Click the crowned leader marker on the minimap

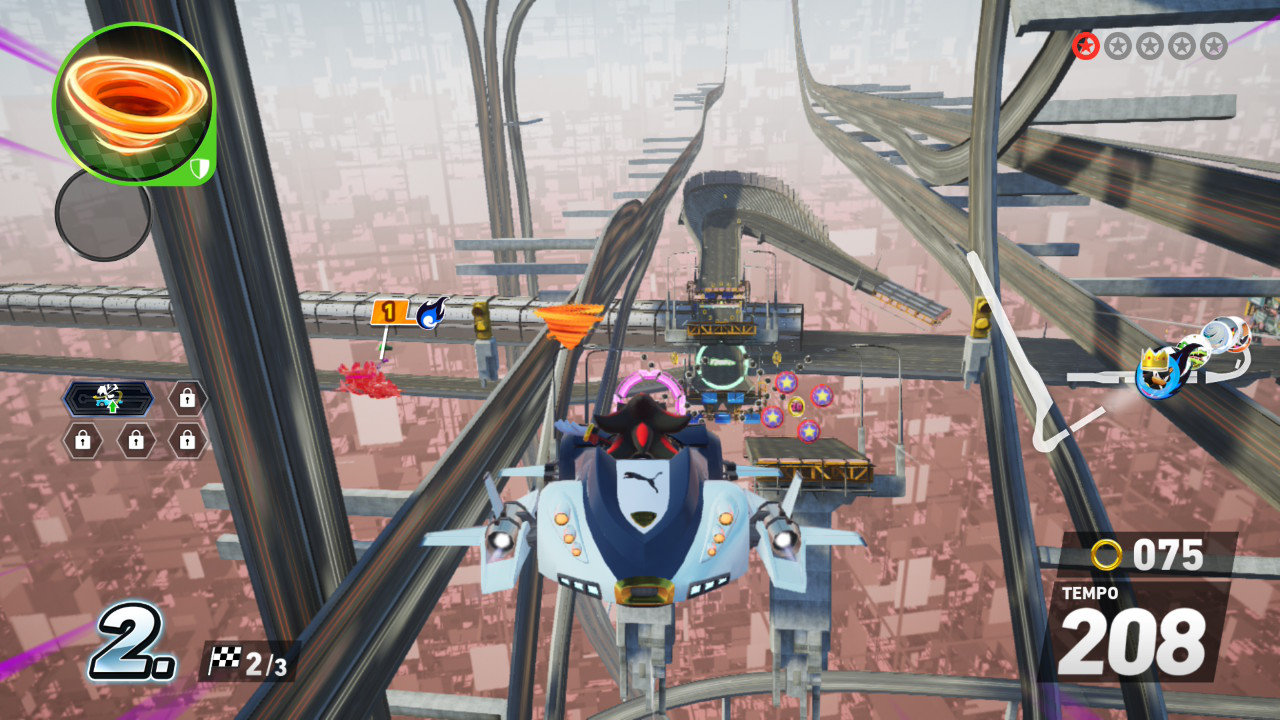(1158, 370)
